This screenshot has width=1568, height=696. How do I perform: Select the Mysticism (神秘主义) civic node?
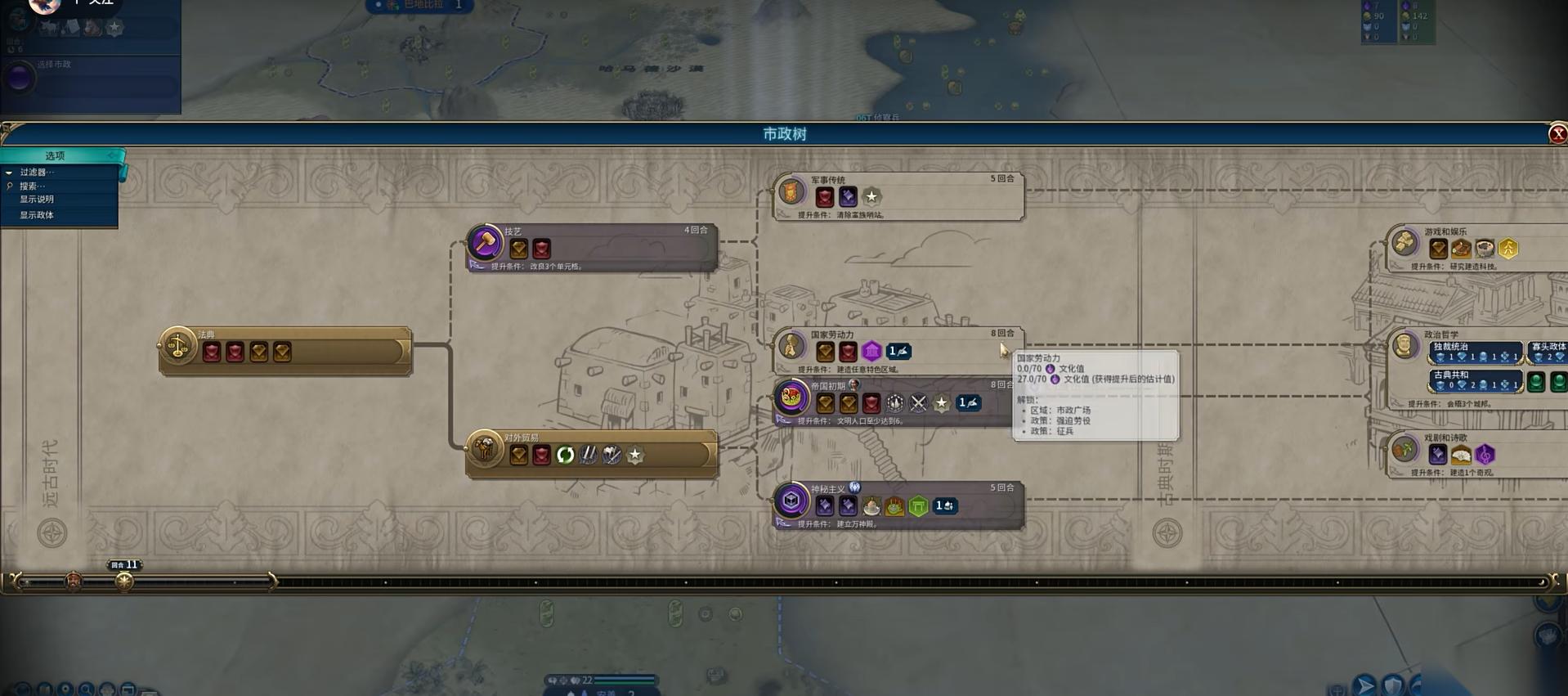click(898, 505)
